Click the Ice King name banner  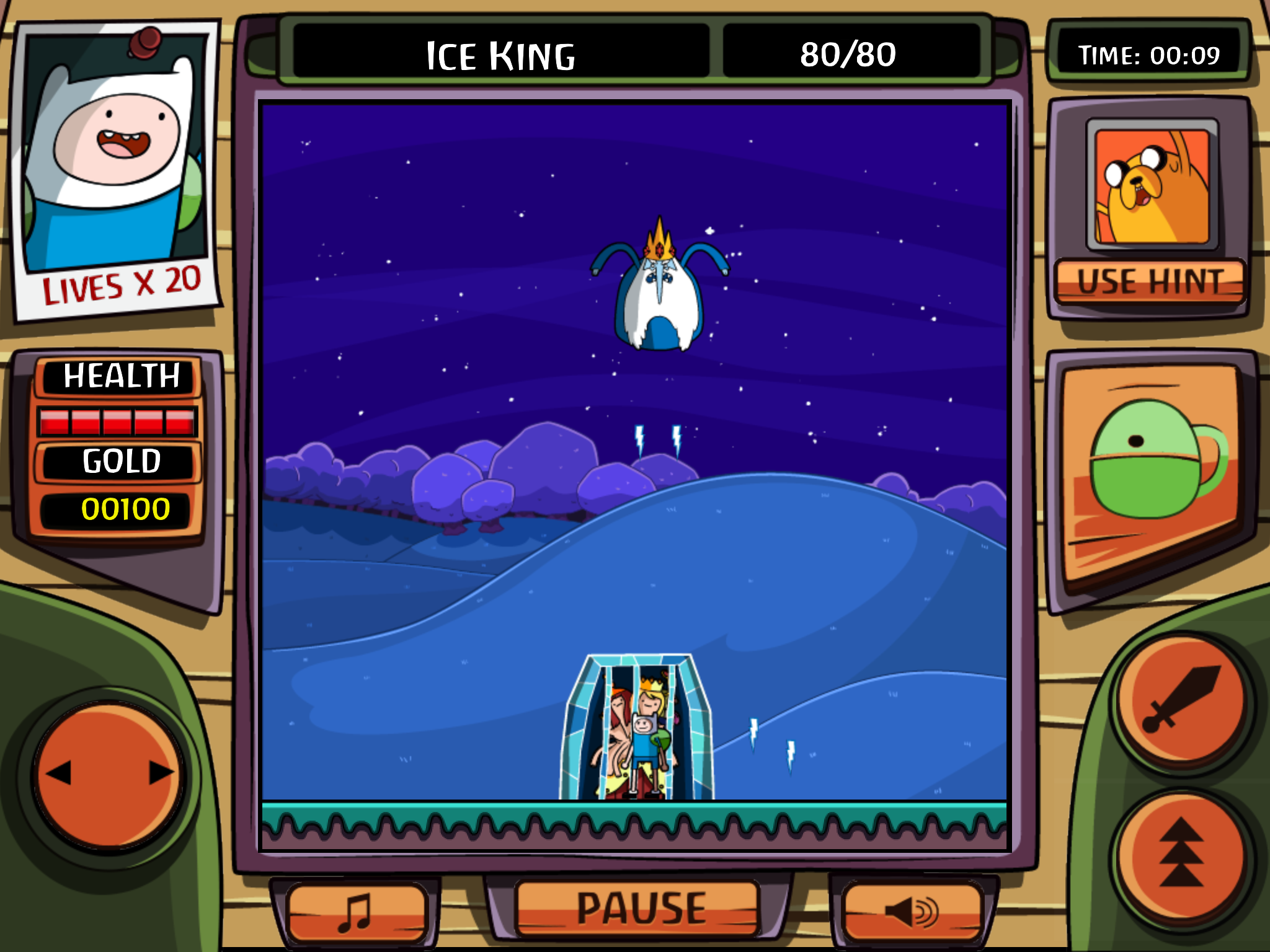(502, 55)
